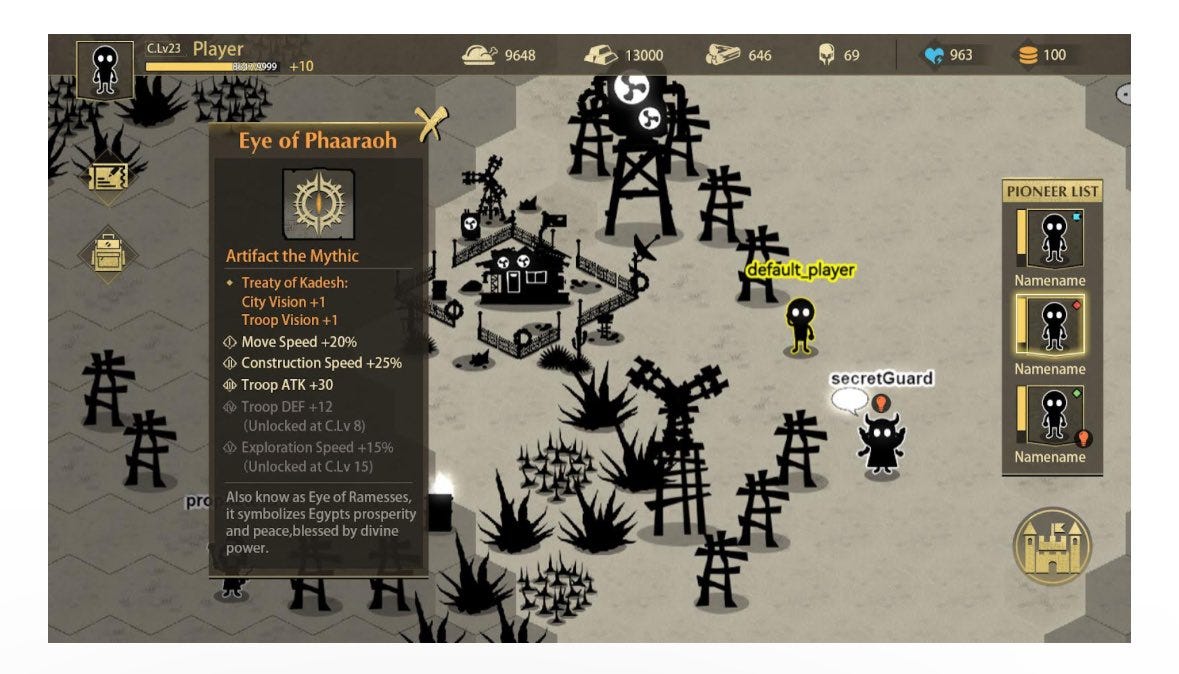
Task: Click the food resource icon
Action: [479, 55]
